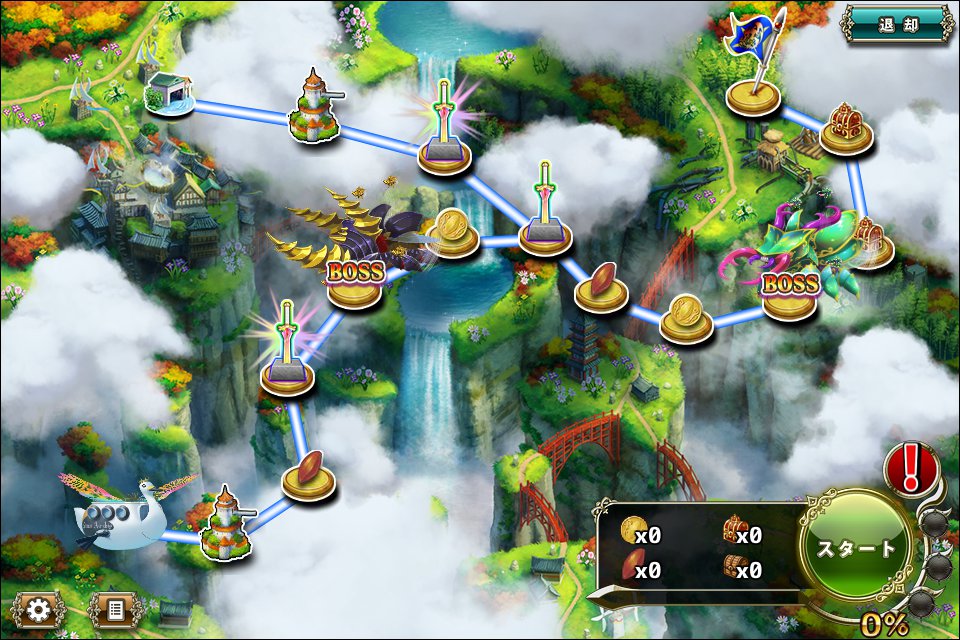Open the red exclamation mark alert
960x640 pixels.
click(910, 467)
